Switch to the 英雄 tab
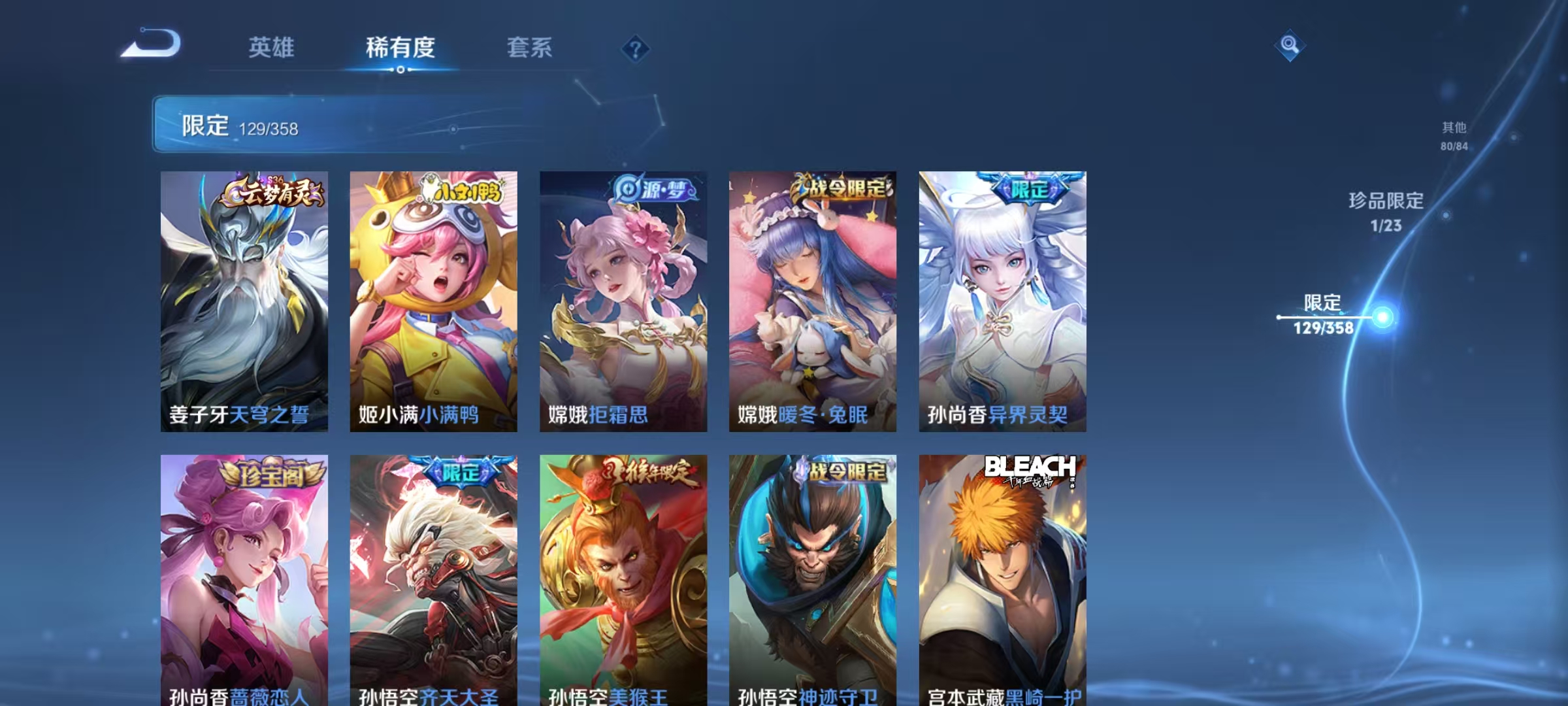Screen dimensions: 1568x706 click(x=272, y=47)
